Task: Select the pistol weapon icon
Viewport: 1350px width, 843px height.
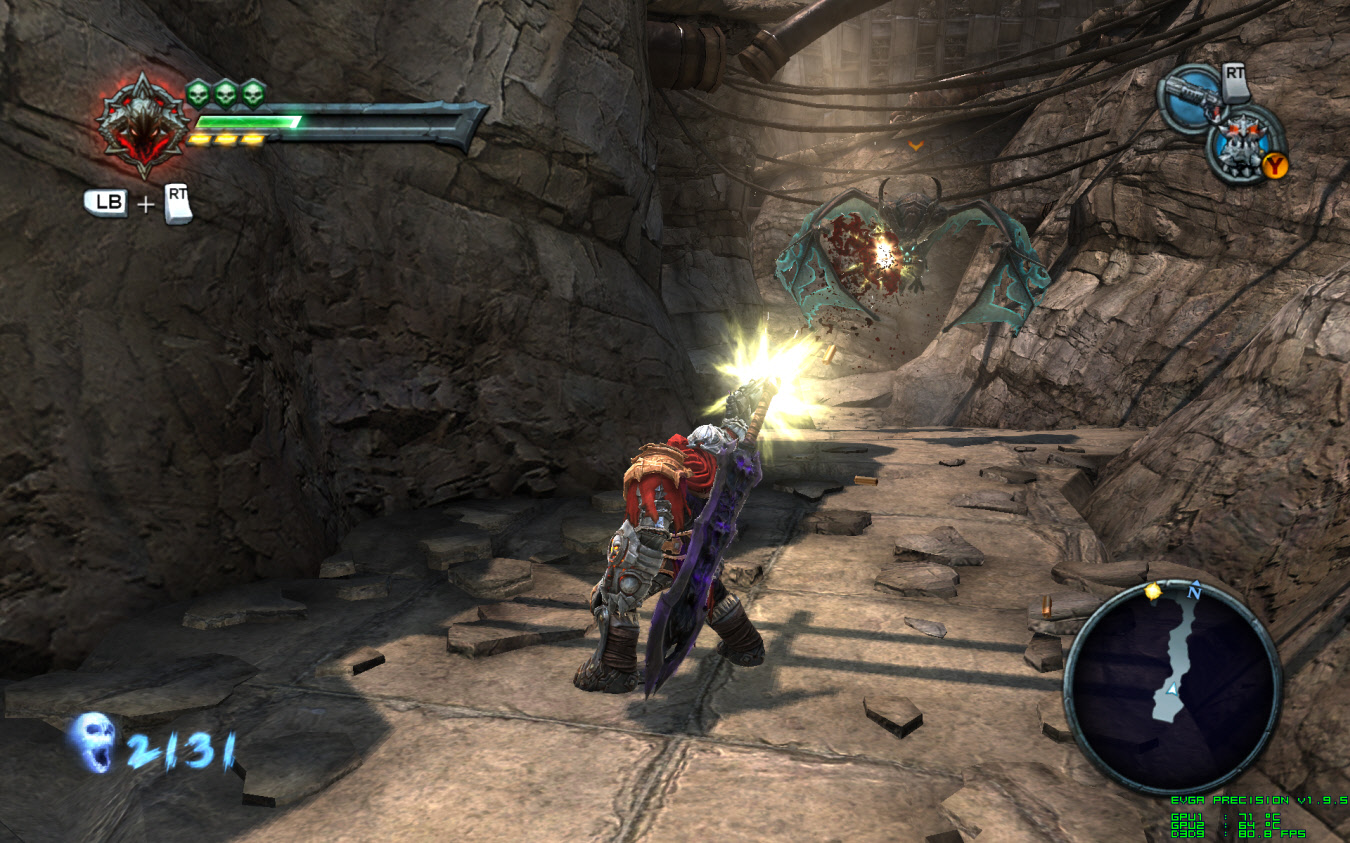Action: pyautogui.click(x=1190, y=99)
